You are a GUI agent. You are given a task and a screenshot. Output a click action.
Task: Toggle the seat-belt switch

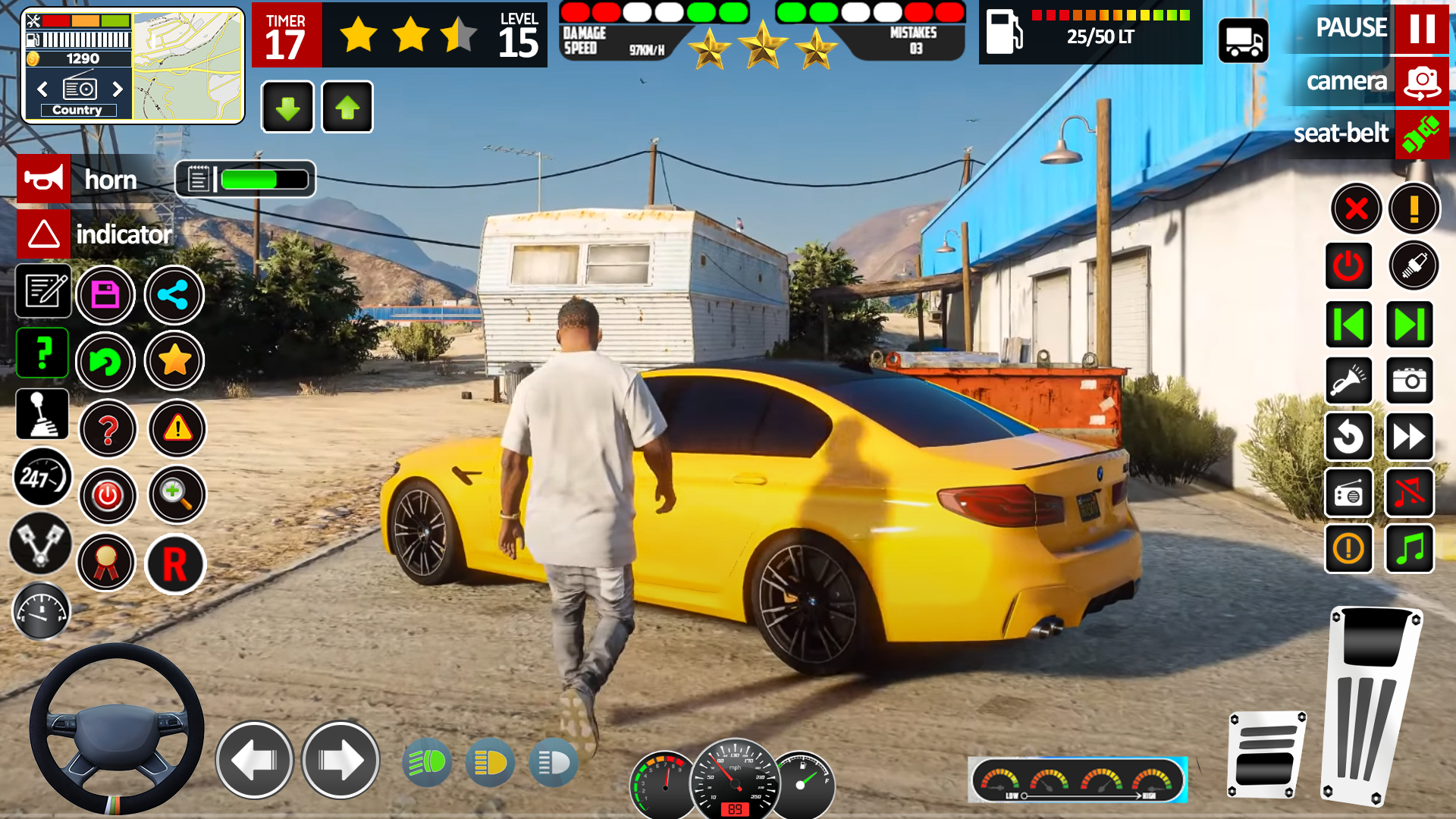pyautogui.click(x=1421, y=134)
